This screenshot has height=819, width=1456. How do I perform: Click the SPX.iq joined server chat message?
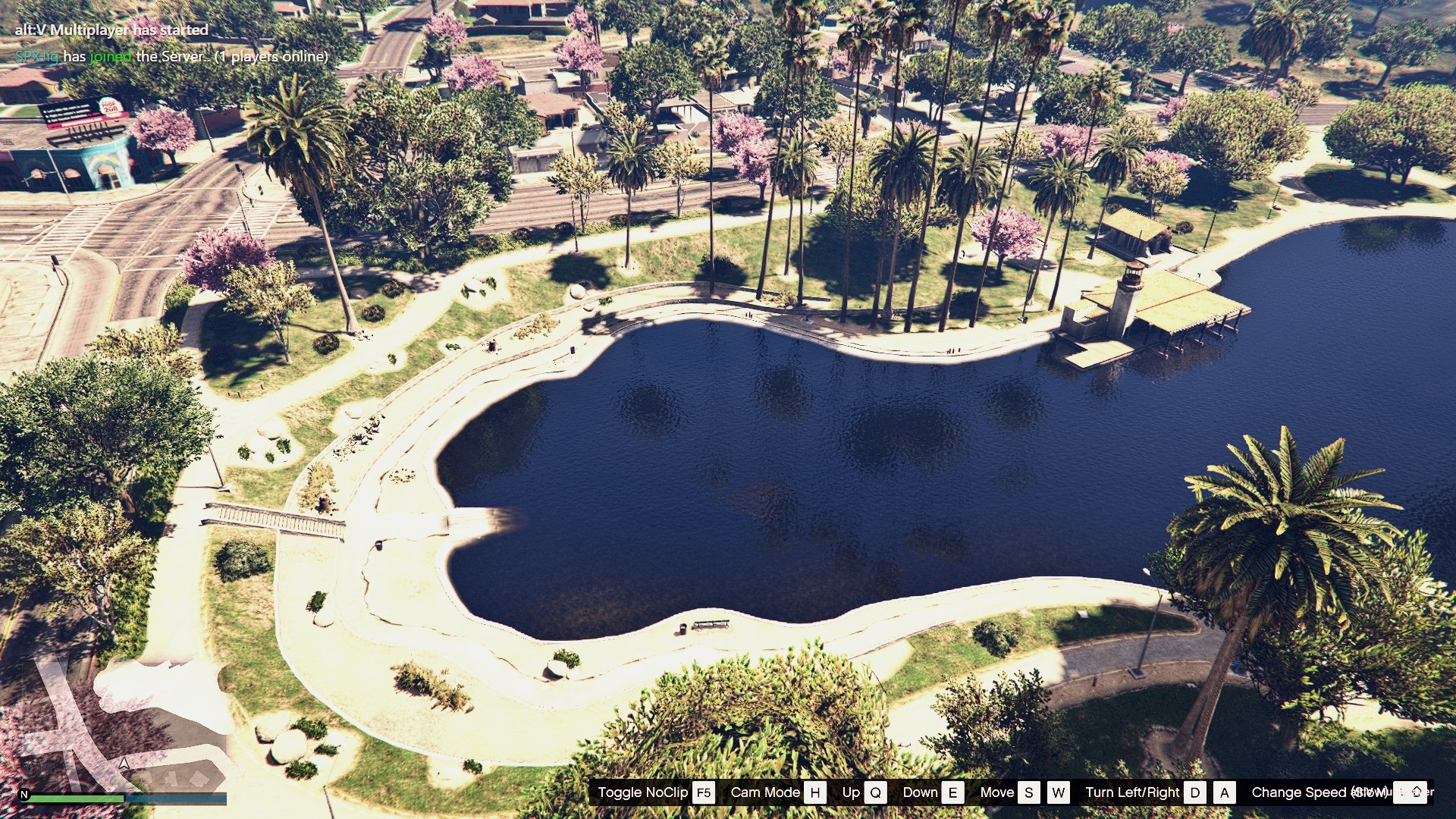[171, 56]
